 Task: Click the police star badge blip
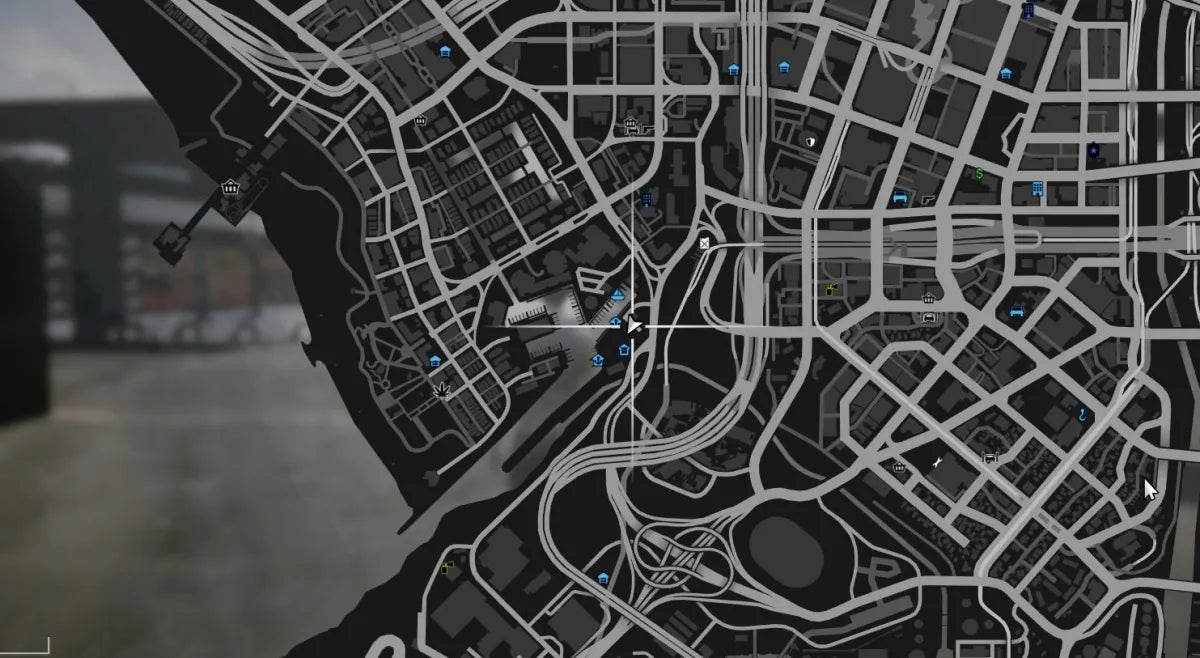coord(1094,150)
